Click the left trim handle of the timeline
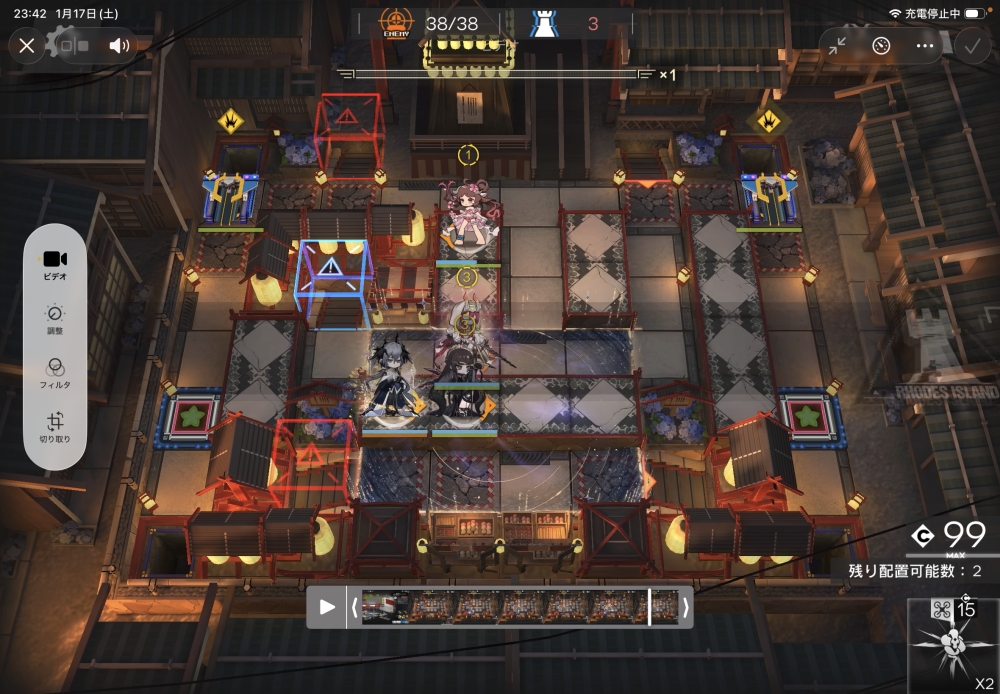Screen dimensions: 1000x694 pyautogui.click(x=353, y=607)
